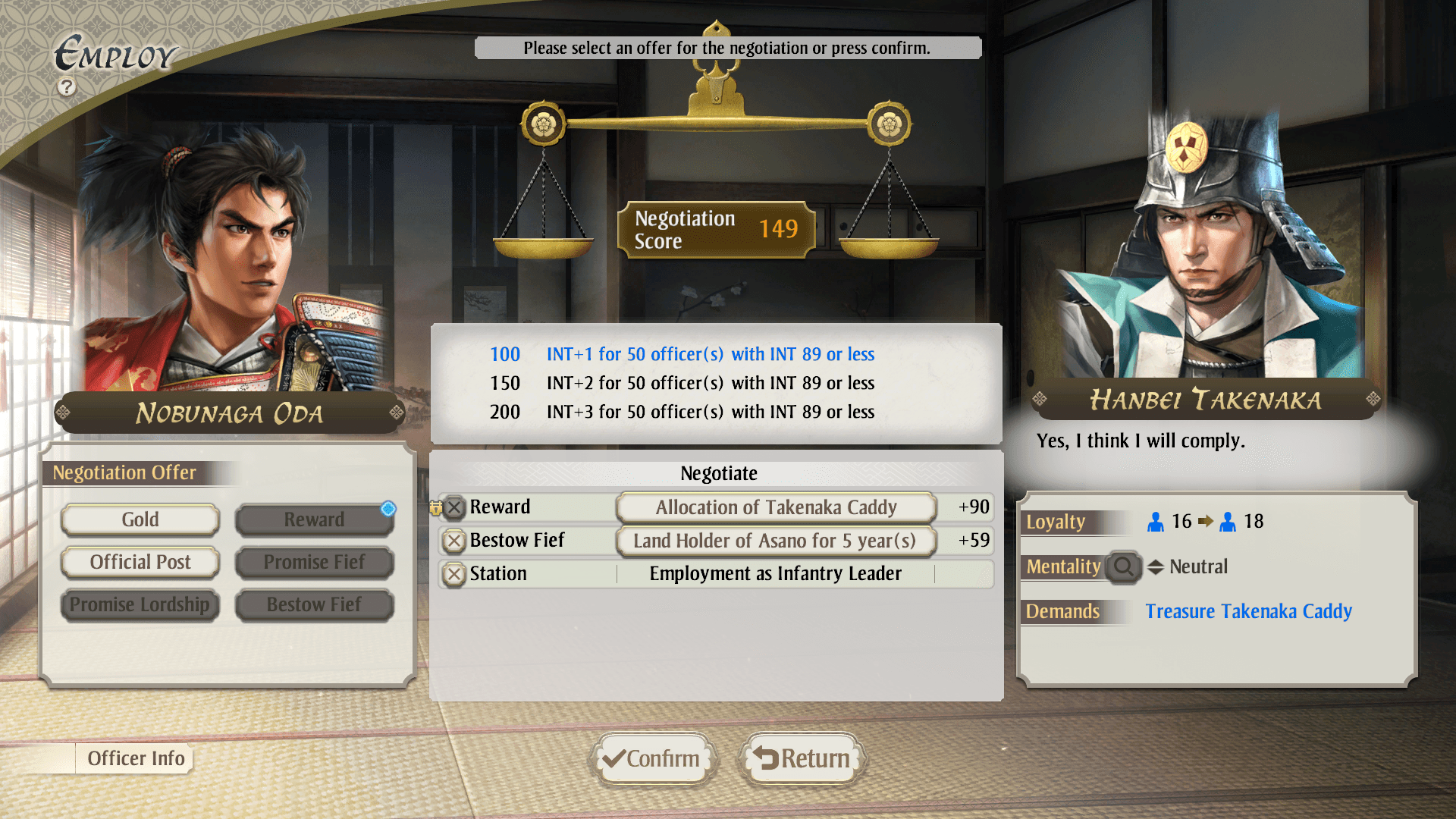Remove the Bestow Fief negotiation entry
The image size is (1456, 819).
[454, 541]
